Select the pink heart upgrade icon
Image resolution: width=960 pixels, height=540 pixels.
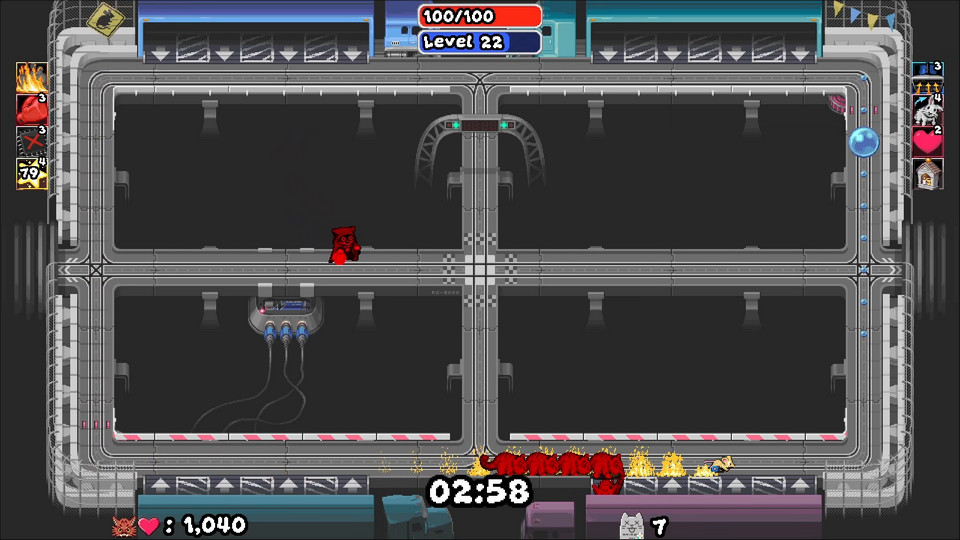pos(927,142)
